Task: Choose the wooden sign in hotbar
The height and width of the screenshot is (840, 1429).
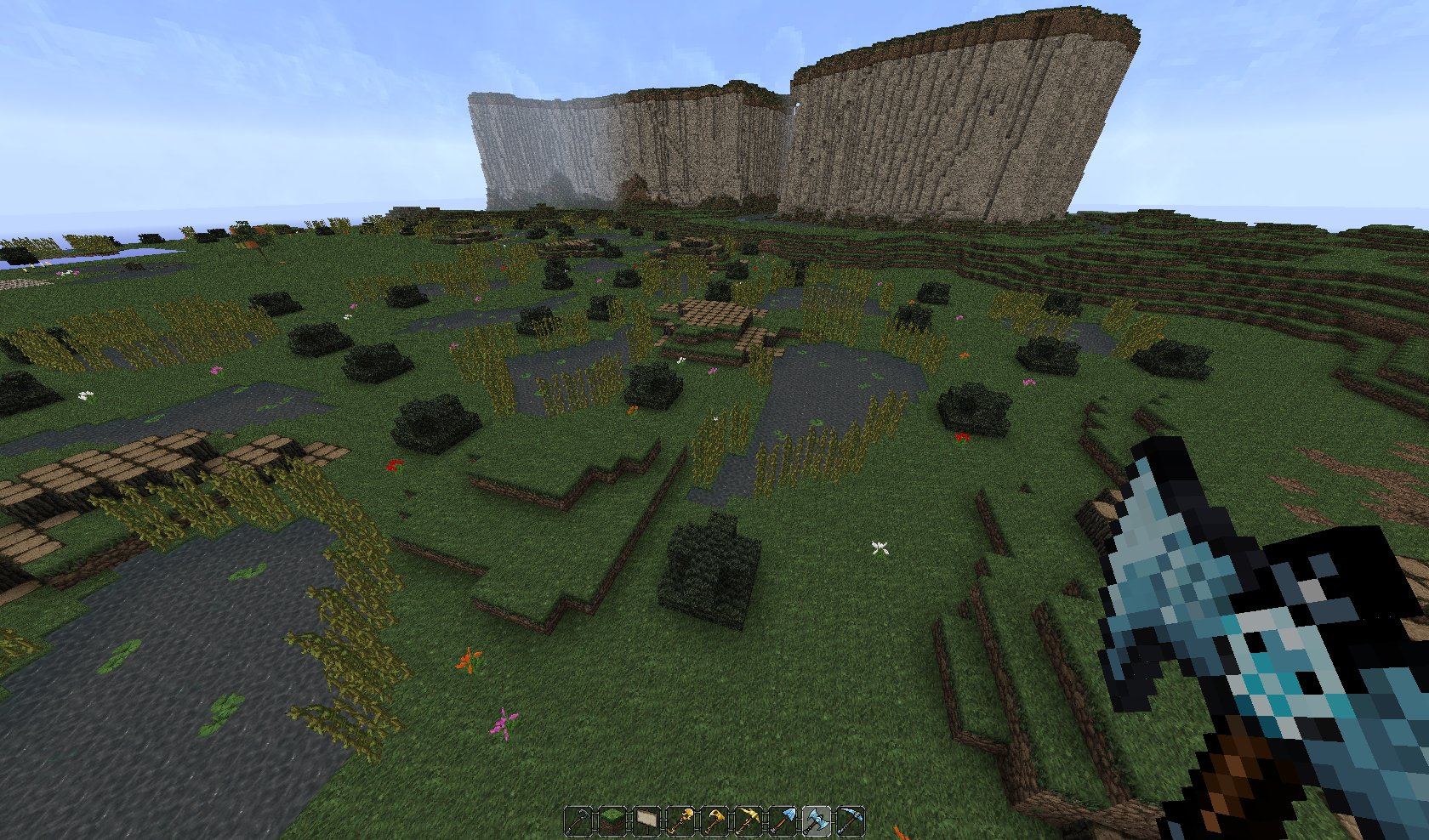Action: click(647, 821)
